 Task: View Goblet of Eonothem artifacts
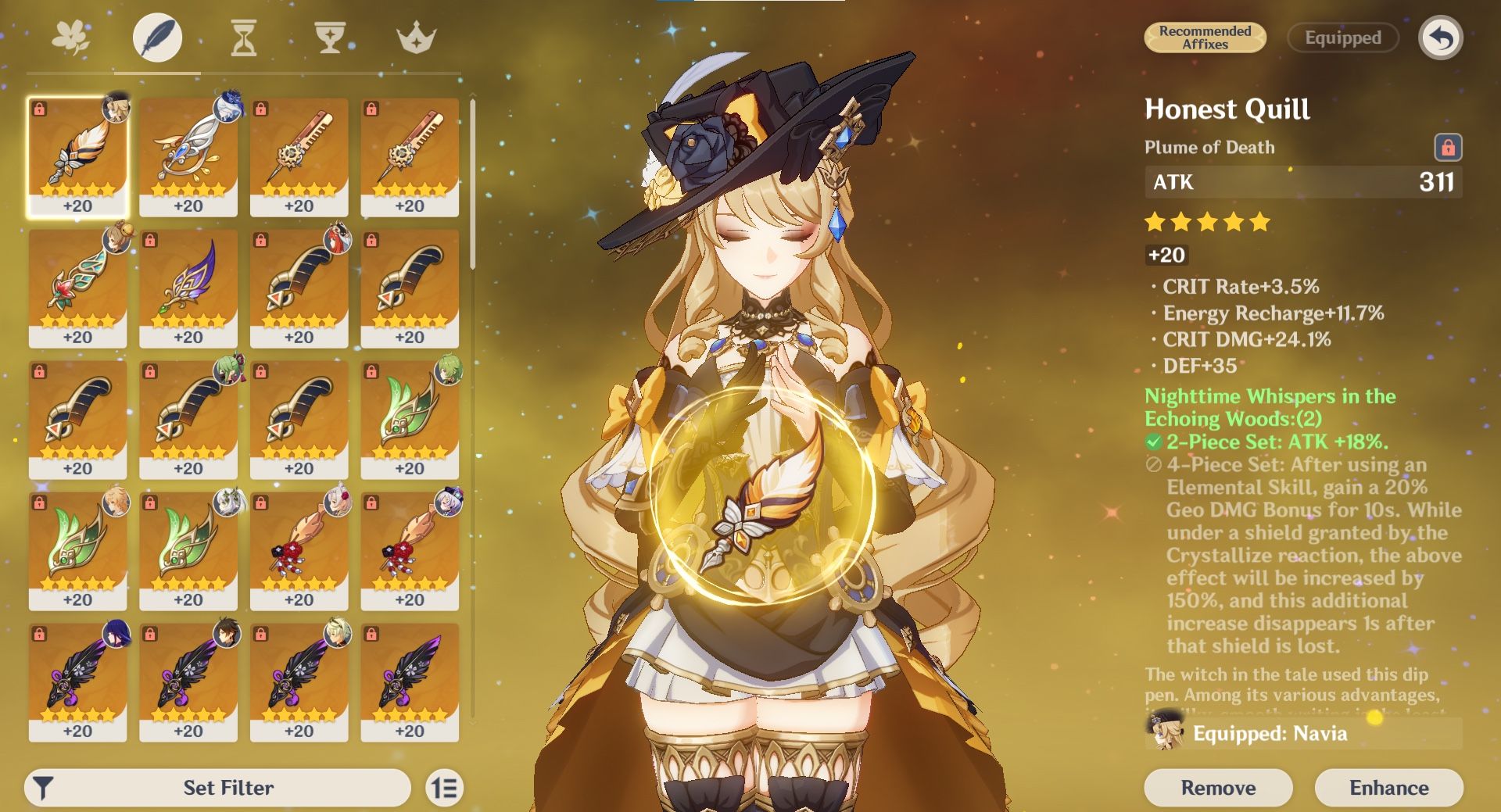(331, 37)
